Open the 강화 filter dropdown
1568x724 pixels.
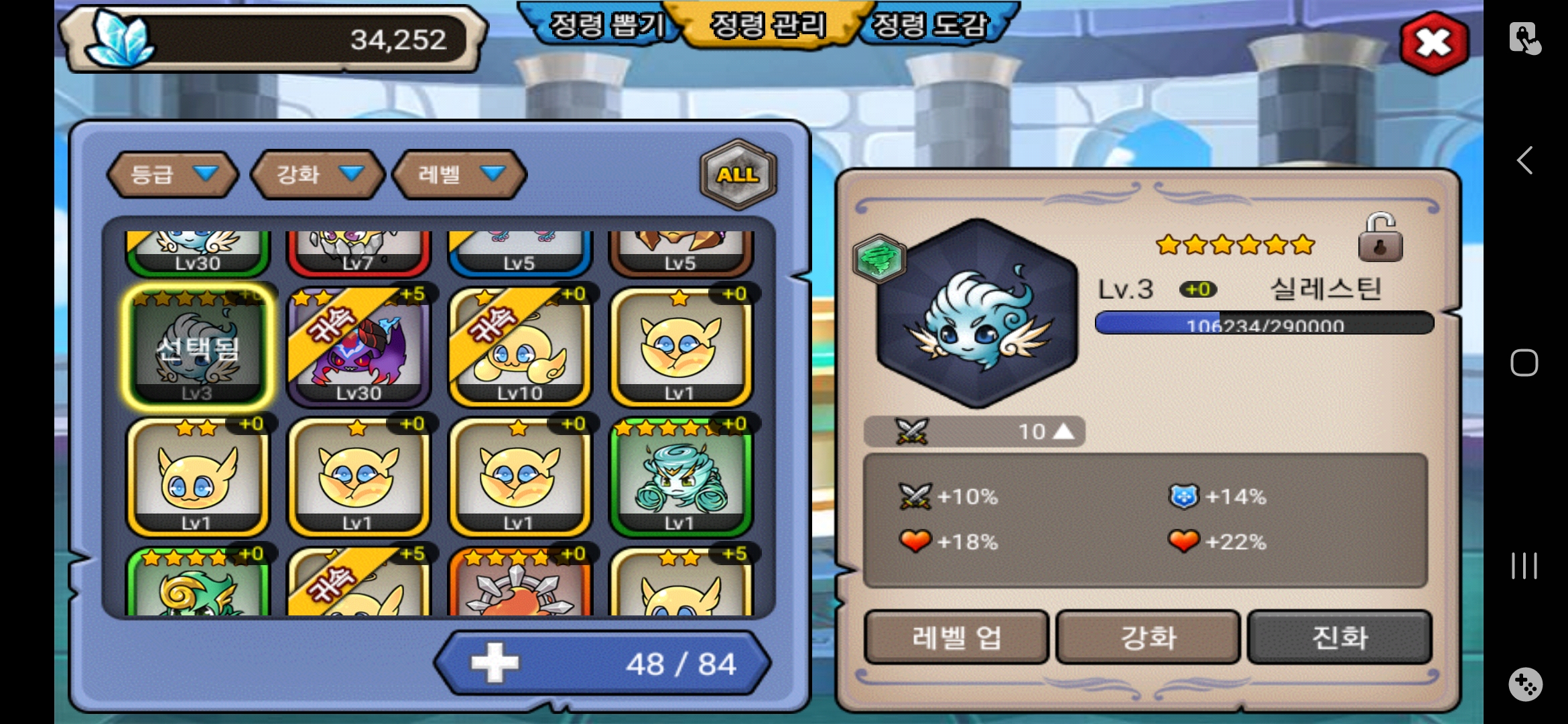point(318,174)
